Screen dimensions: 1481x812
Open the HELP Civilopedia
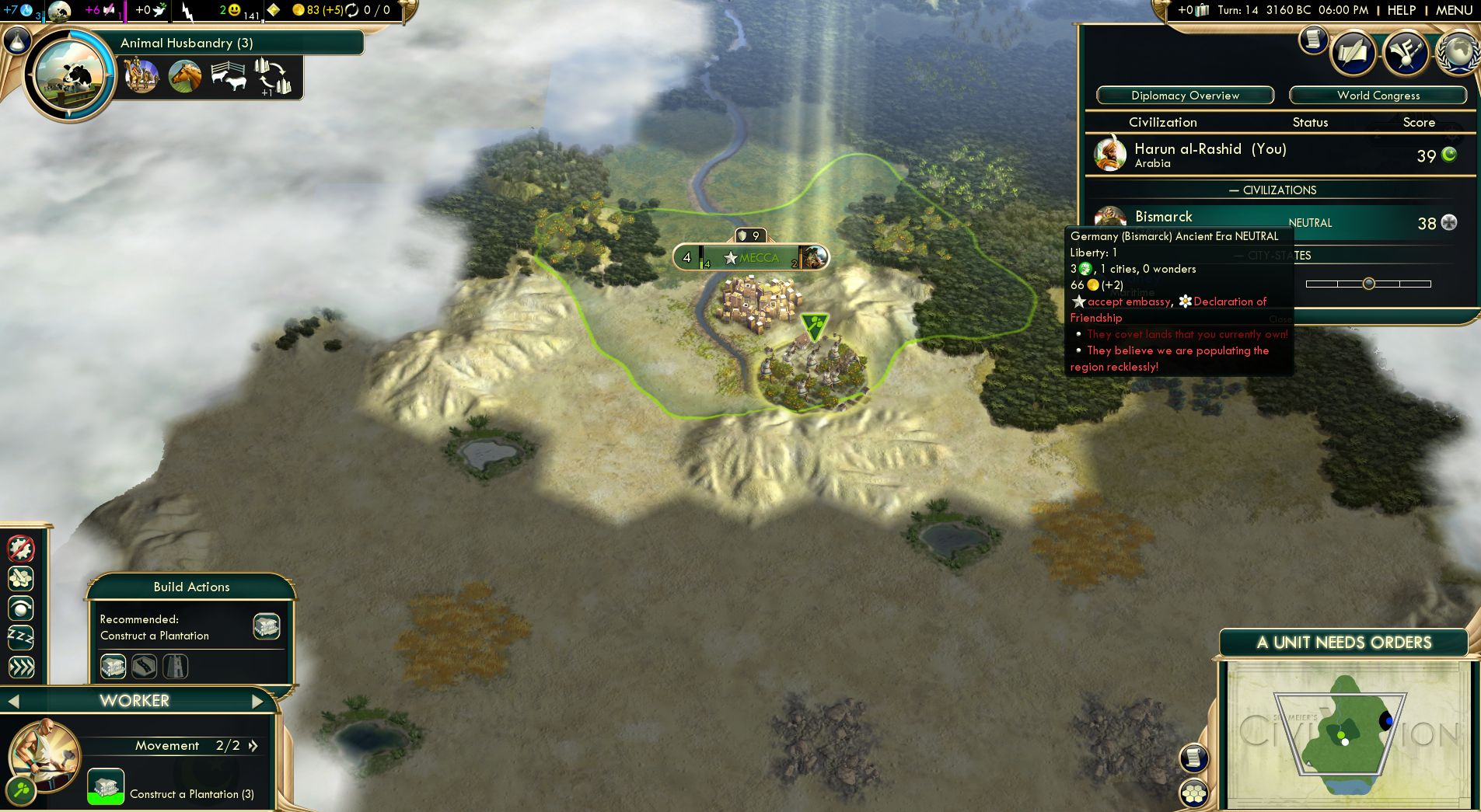pyautogui.click(x=1401, y=10)
